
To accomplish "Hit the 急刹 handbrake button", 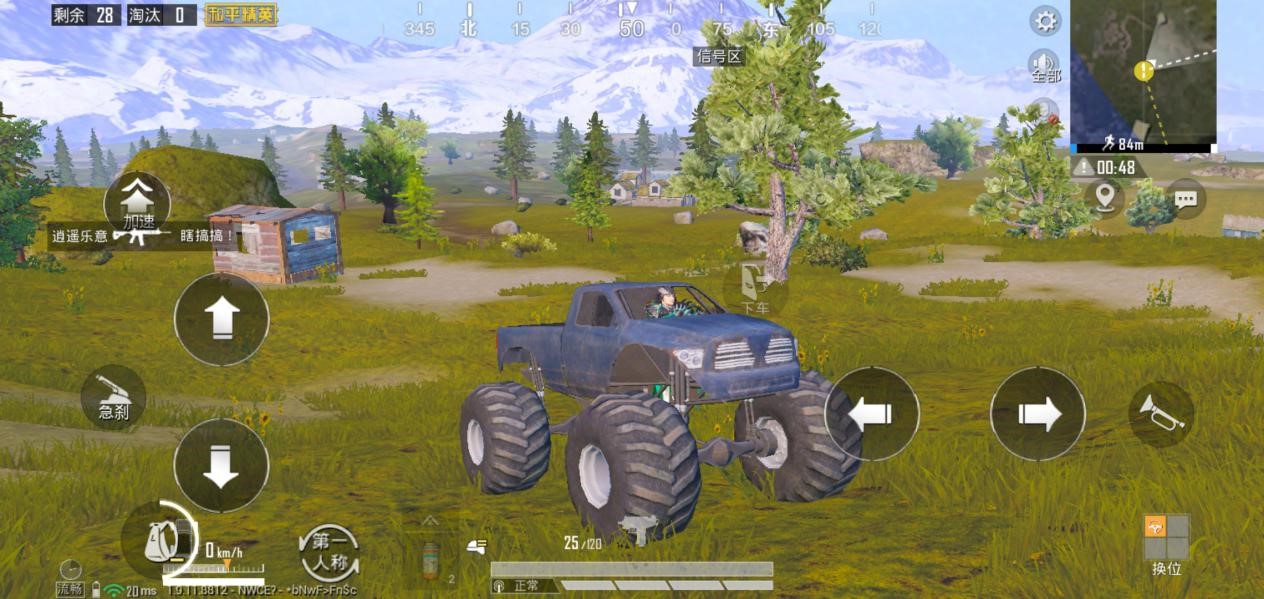I will [113, 397].
